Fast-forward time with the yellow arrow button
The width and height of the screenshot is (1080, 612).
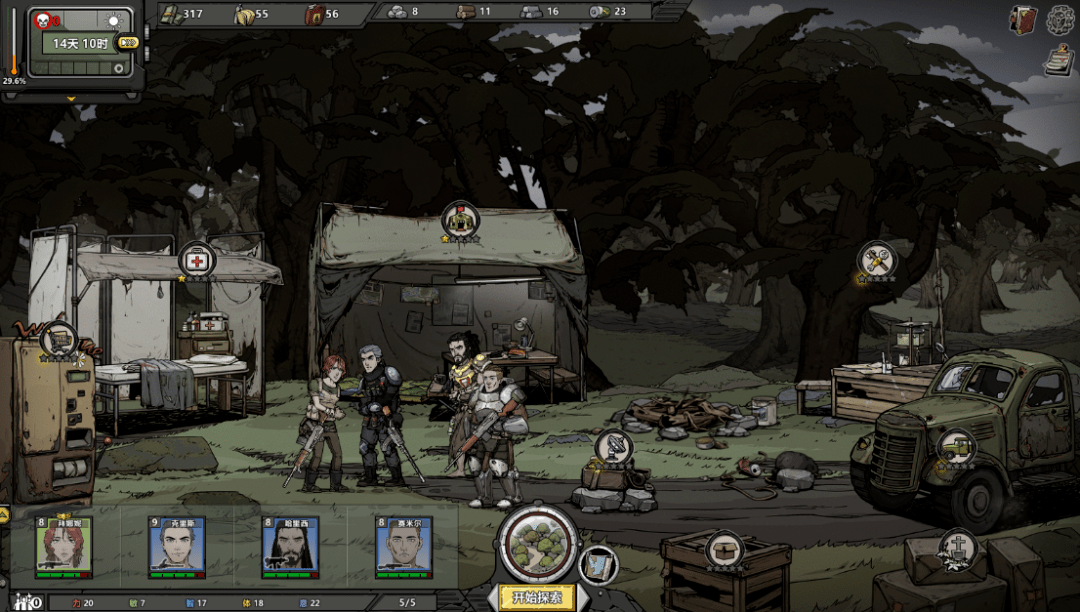point(128,42)
